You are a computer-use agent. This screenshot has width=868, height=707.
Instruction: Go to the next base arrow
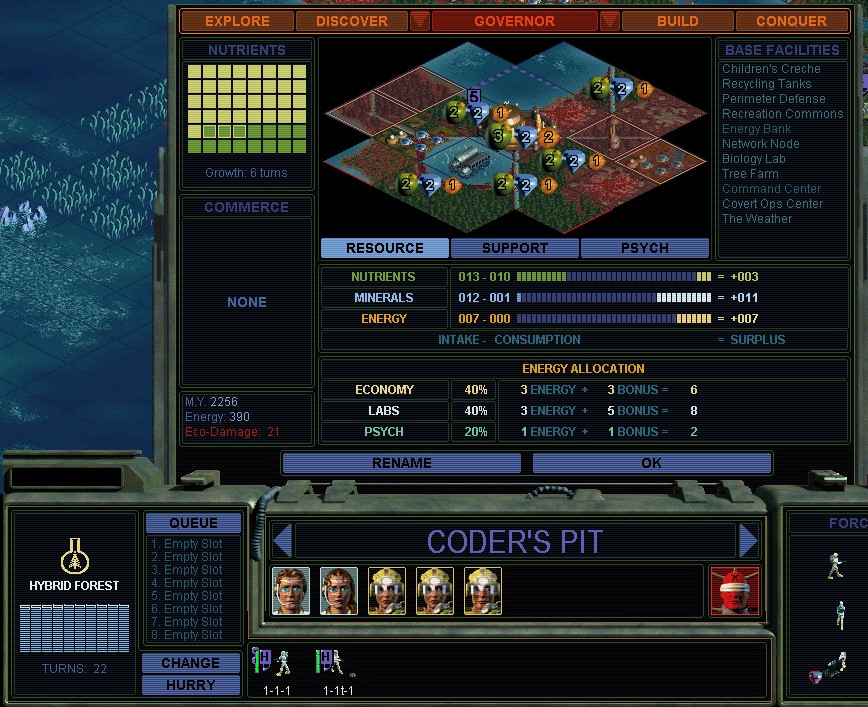[748, 541]
